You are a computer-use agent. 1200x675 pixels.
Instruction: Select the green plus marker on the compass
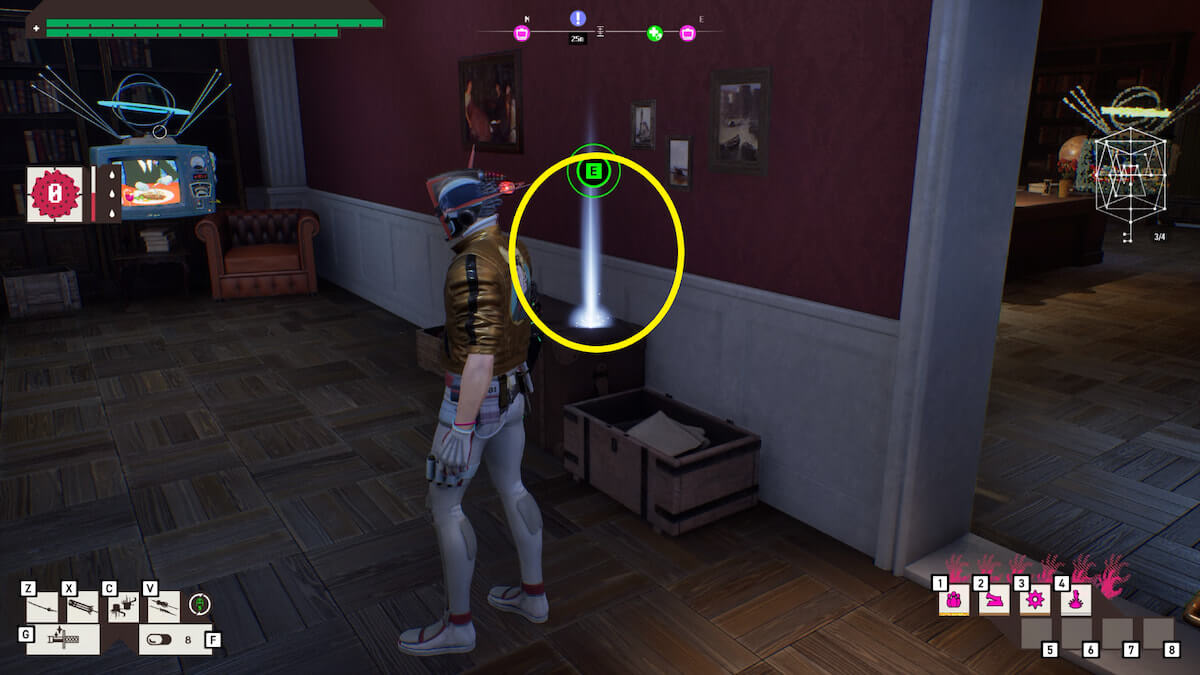654,33
